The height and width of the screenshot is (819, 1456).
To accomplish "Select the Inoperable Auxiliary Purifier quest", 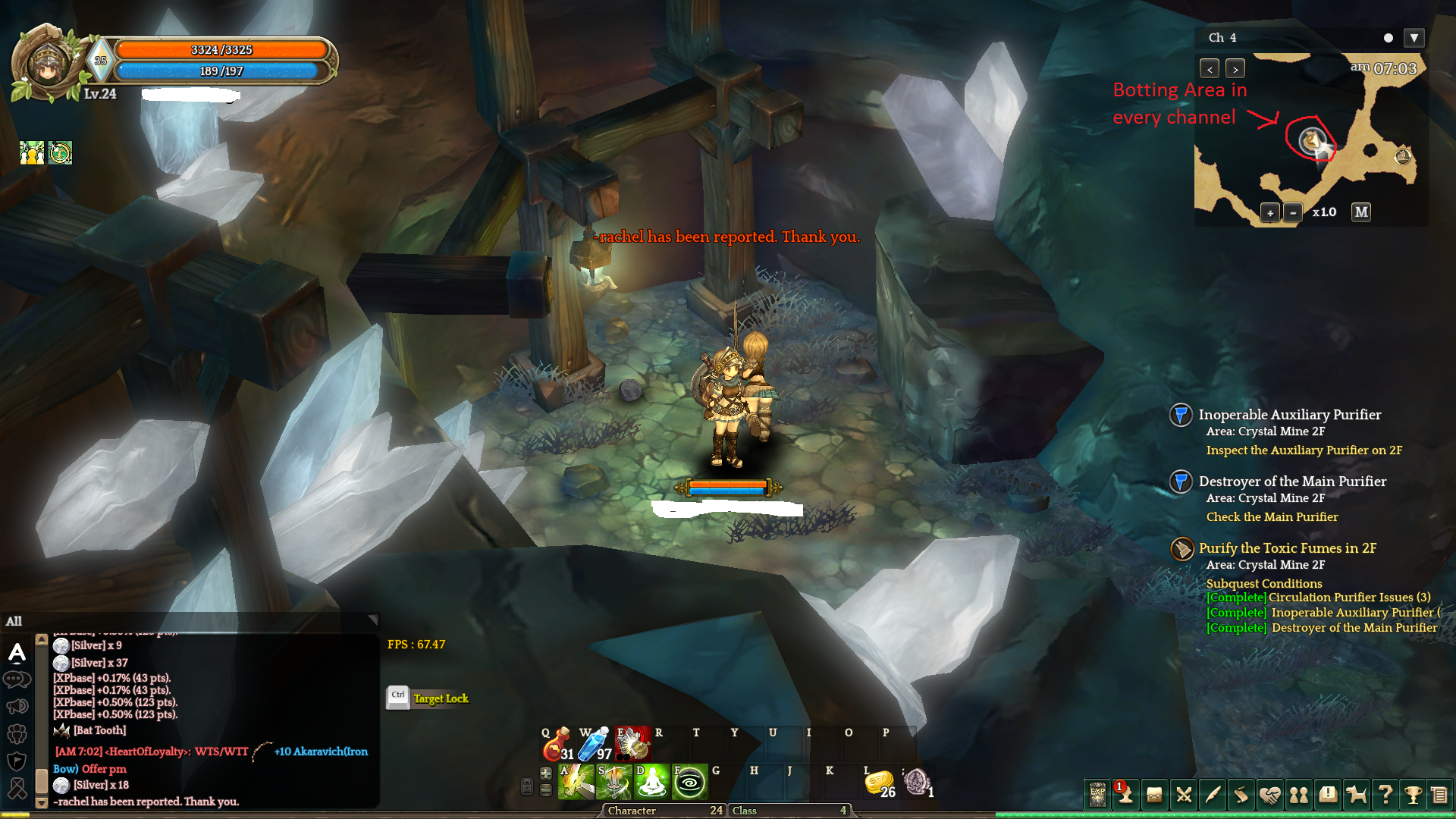I will [1289, 415].
